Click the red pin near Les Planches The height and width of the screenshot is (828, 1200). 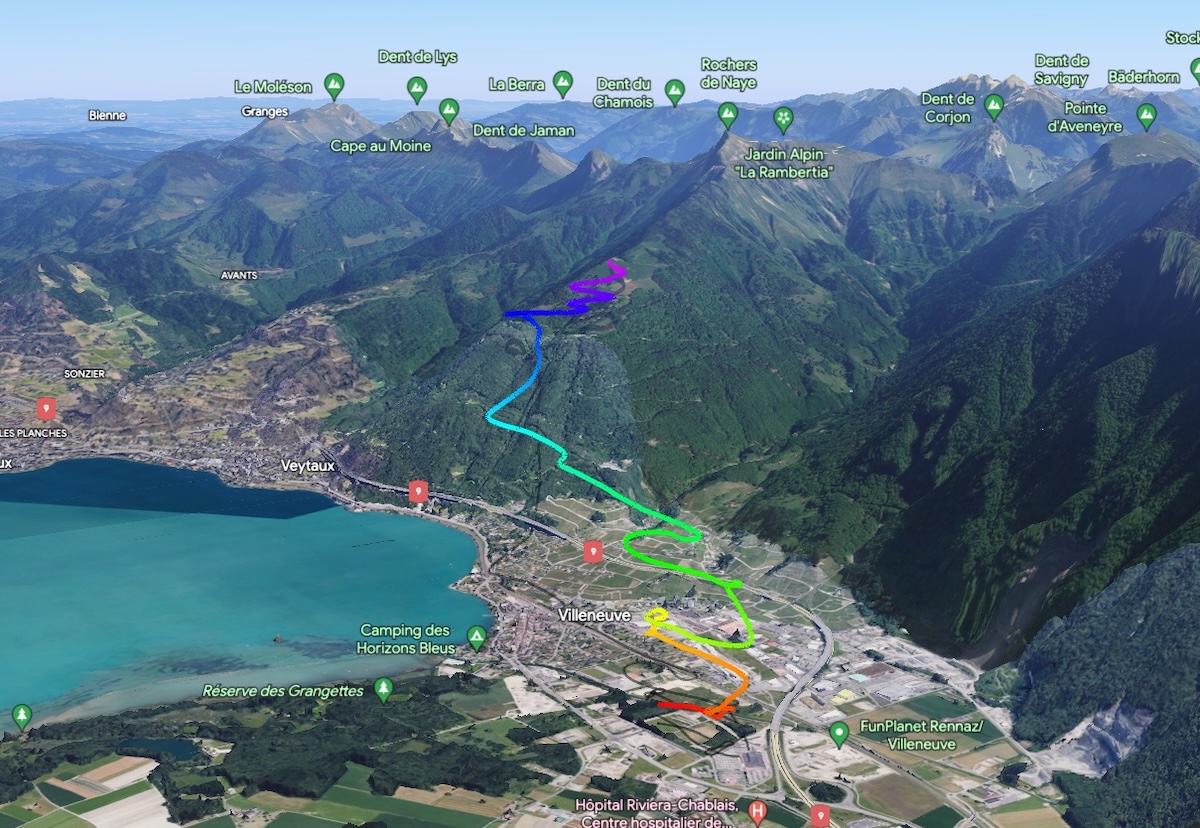[46, 408]
